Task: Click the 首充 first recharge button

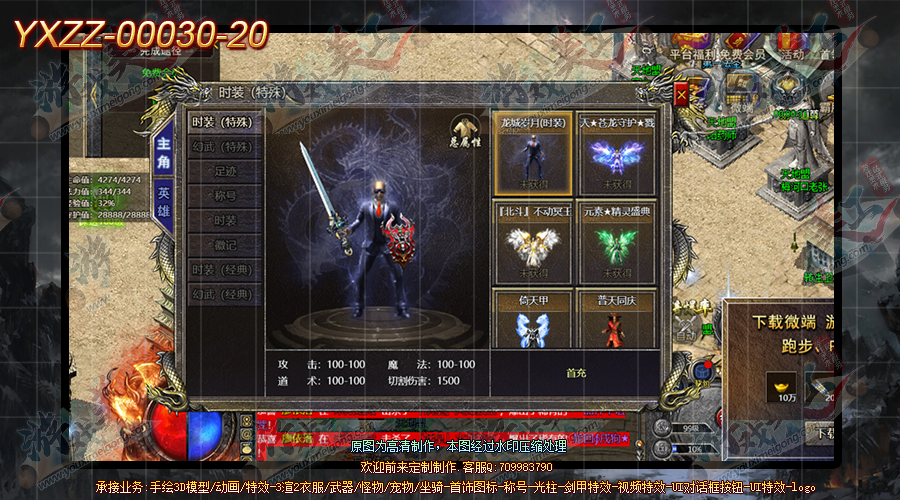Action: coord(576,373)
